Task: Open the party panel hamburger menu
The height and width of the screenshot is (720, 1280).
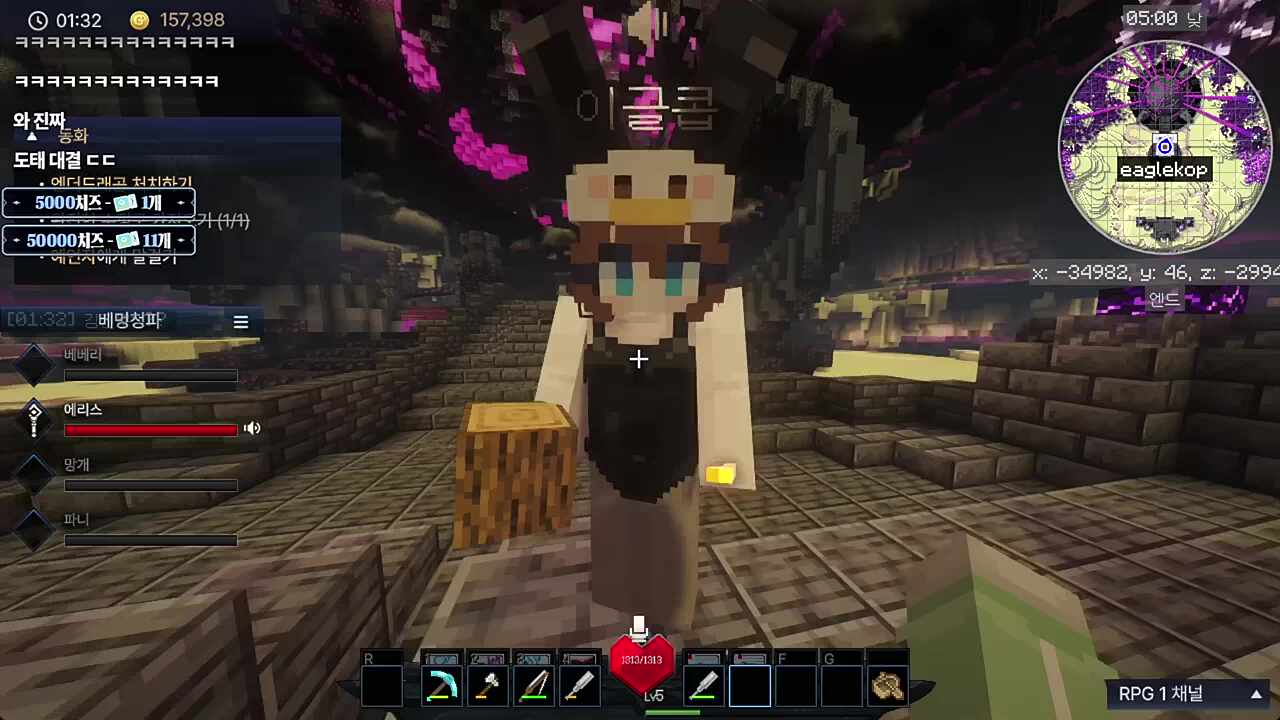Action: 241,322
